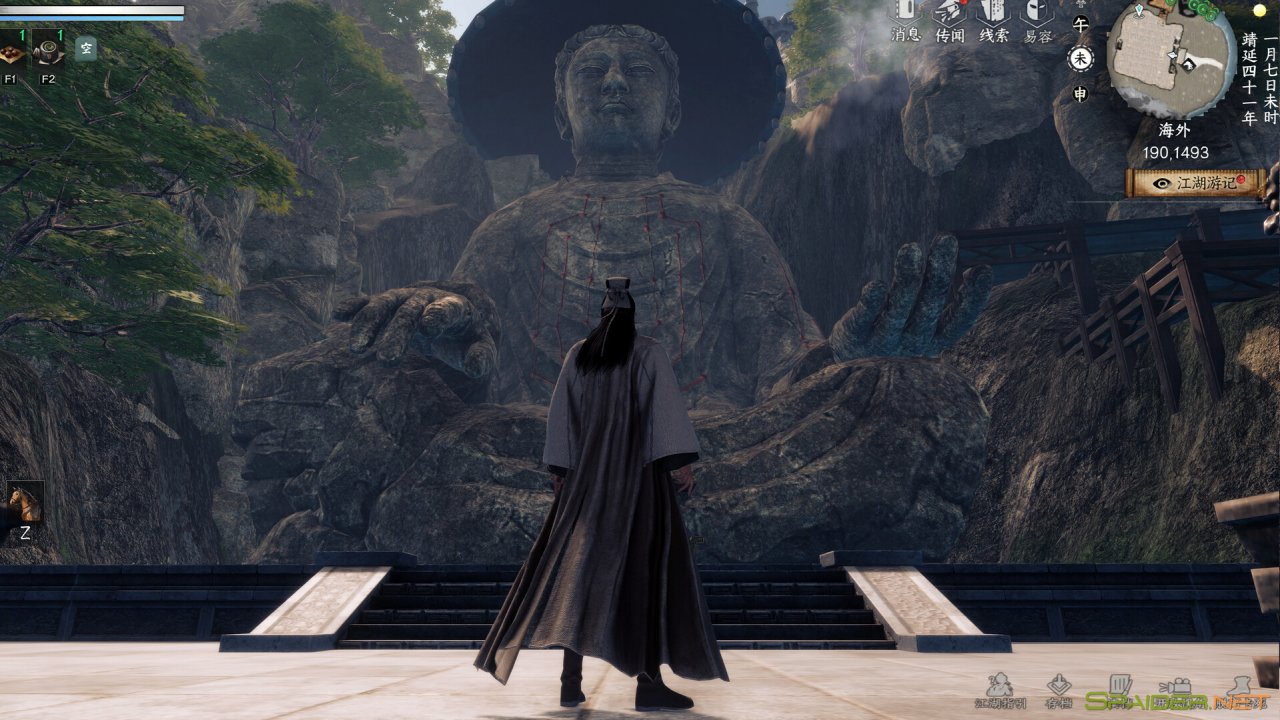The height and width of the screenshot is (720, 1280).
Task: Click the highlighted 未 time-period marker
Action: (x=1080, y=59)
